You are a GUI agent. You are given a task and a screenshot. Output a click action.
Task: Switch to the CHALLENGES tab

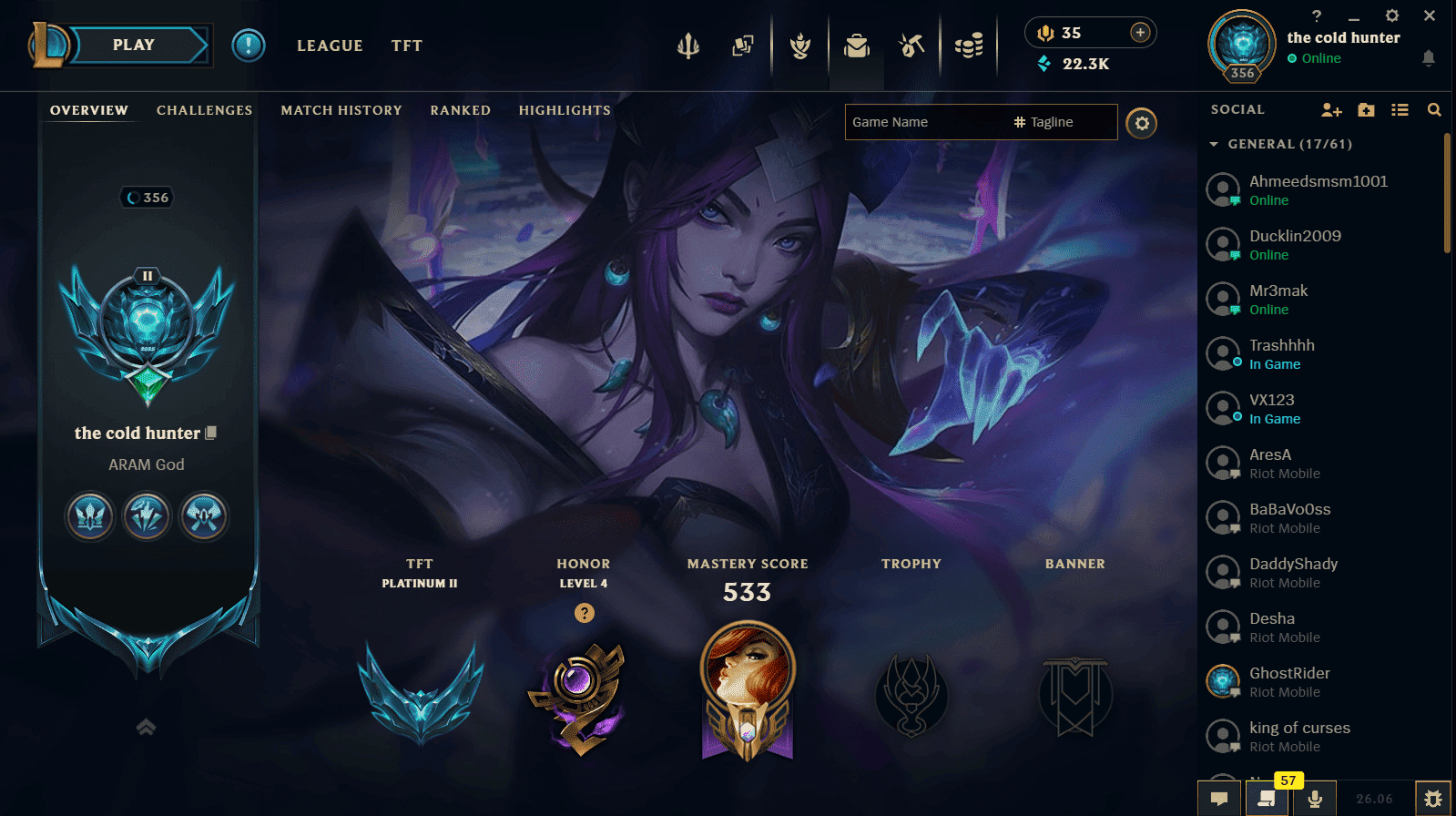[x=204, y=110]
